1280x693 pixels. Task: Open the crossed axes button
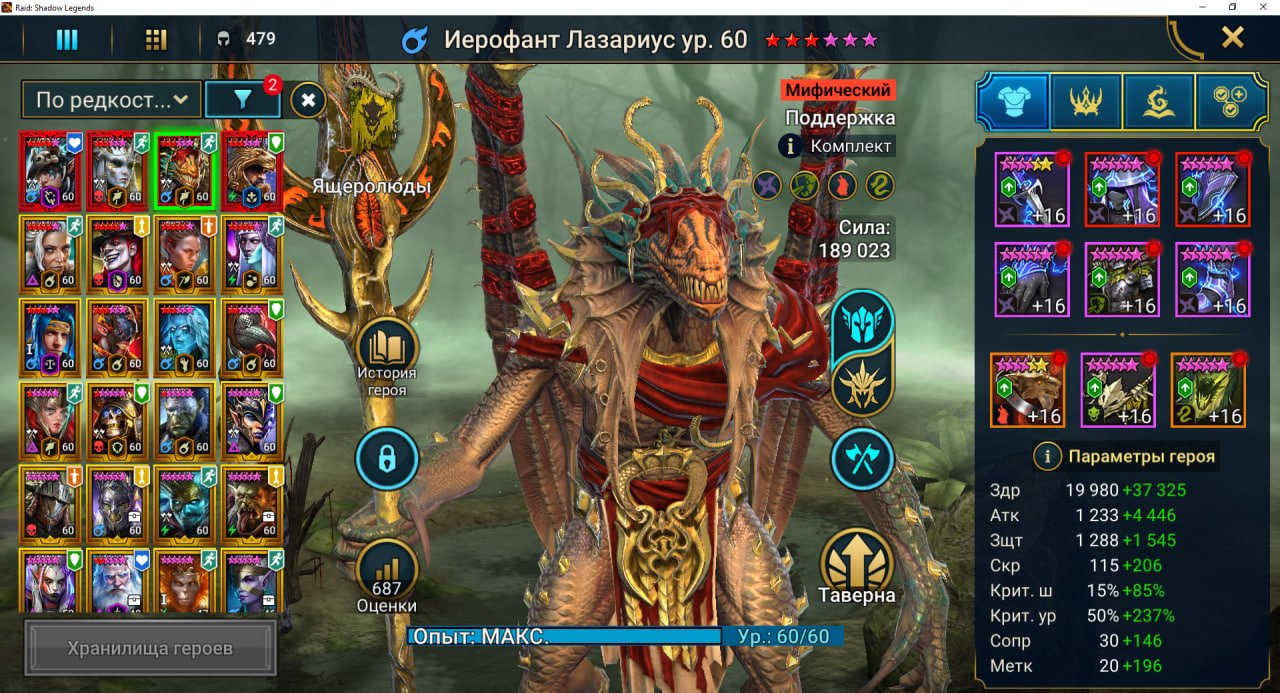(862, 459)
